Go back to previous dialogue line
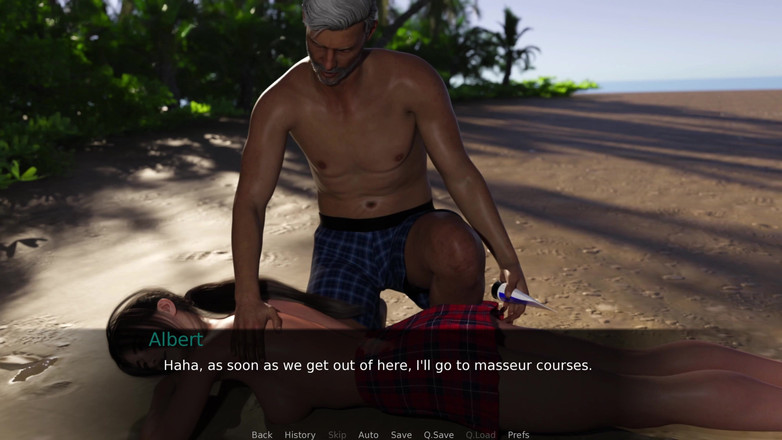This screenshot has height=440, width=782. click(262, 435)
